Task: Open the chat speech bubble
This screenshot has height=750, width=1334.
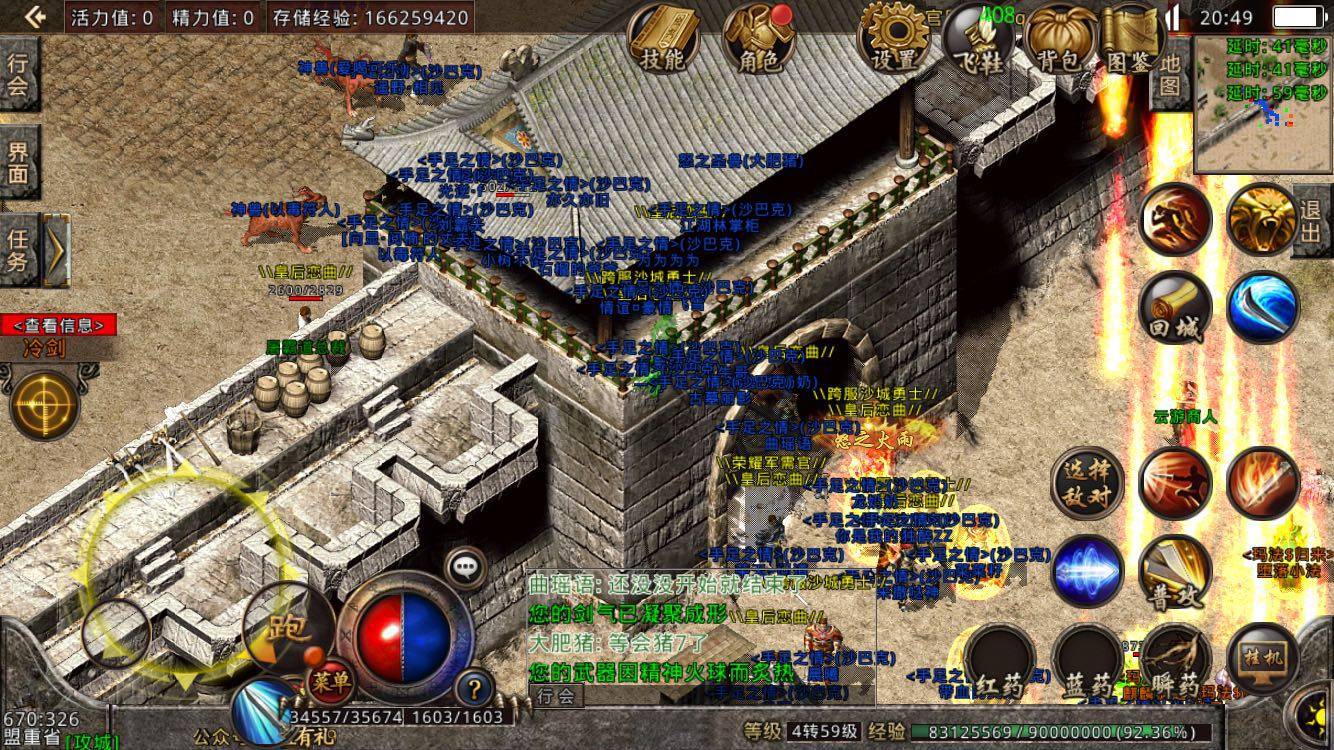Action: [465, 567]
